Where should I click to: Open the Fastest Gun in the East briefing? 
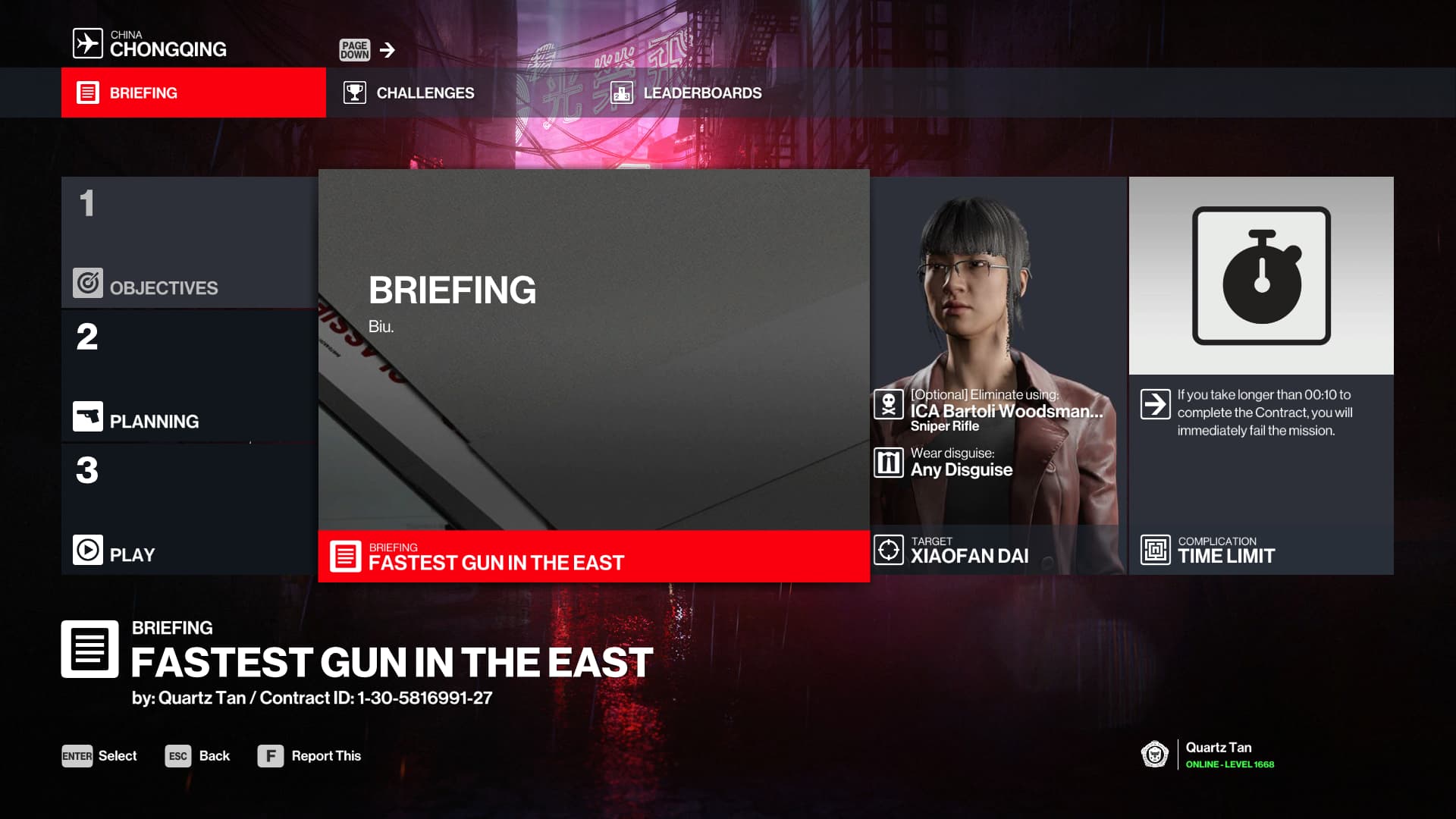tap(593, 375)
